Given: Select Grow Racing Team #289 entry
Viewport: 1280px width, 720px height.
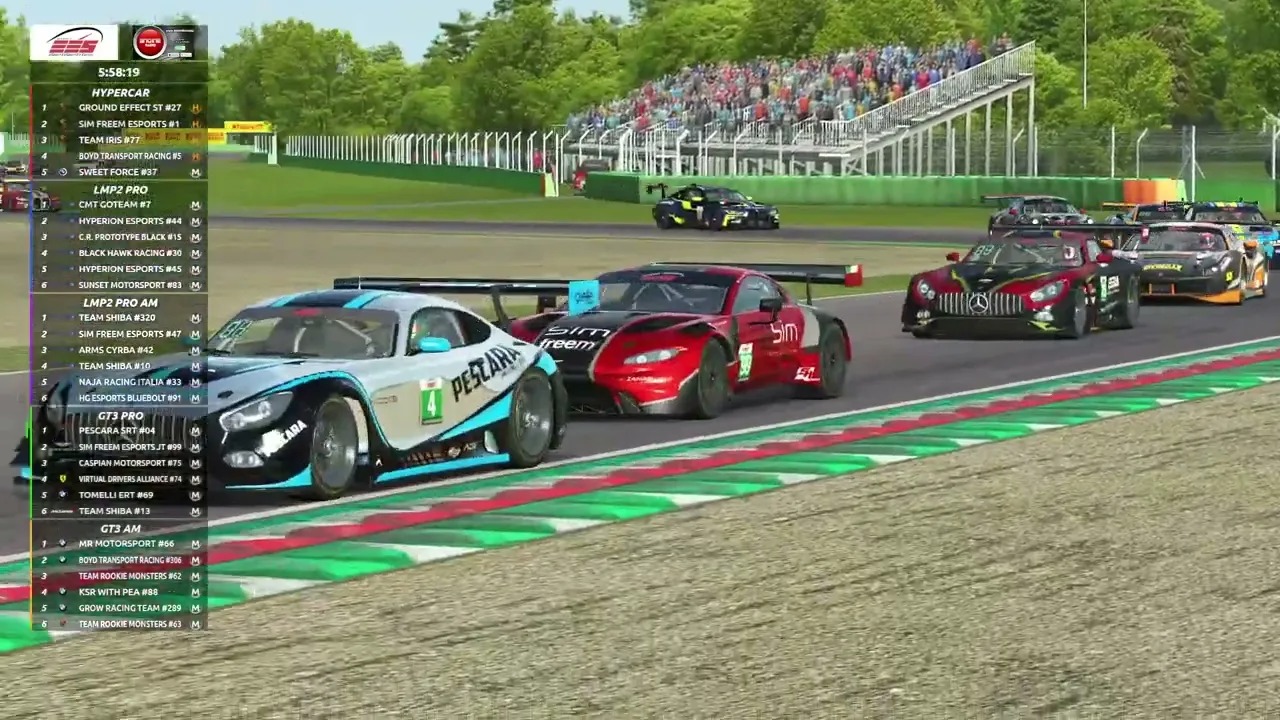Looking at the screenshot, I should coord(120,608).
